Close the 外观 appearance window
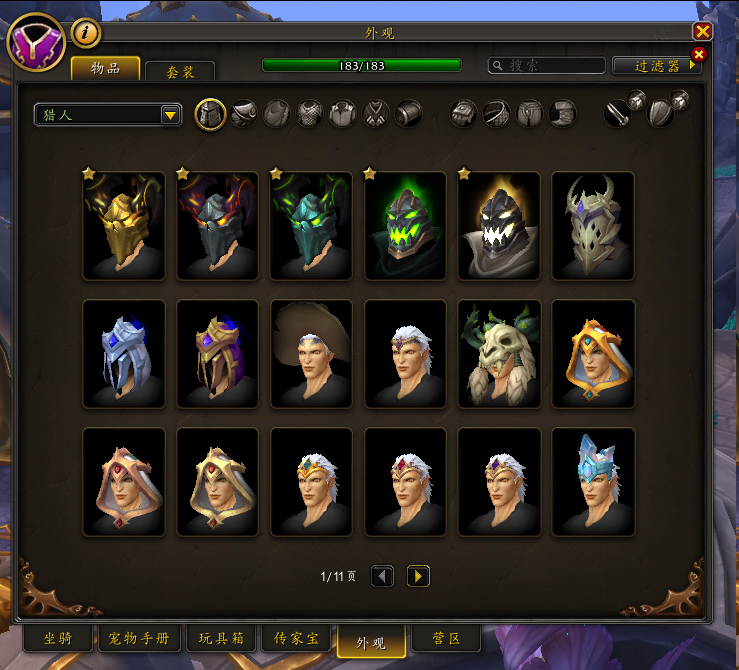This screenshot has width=739, height=670. coord(702,31)
